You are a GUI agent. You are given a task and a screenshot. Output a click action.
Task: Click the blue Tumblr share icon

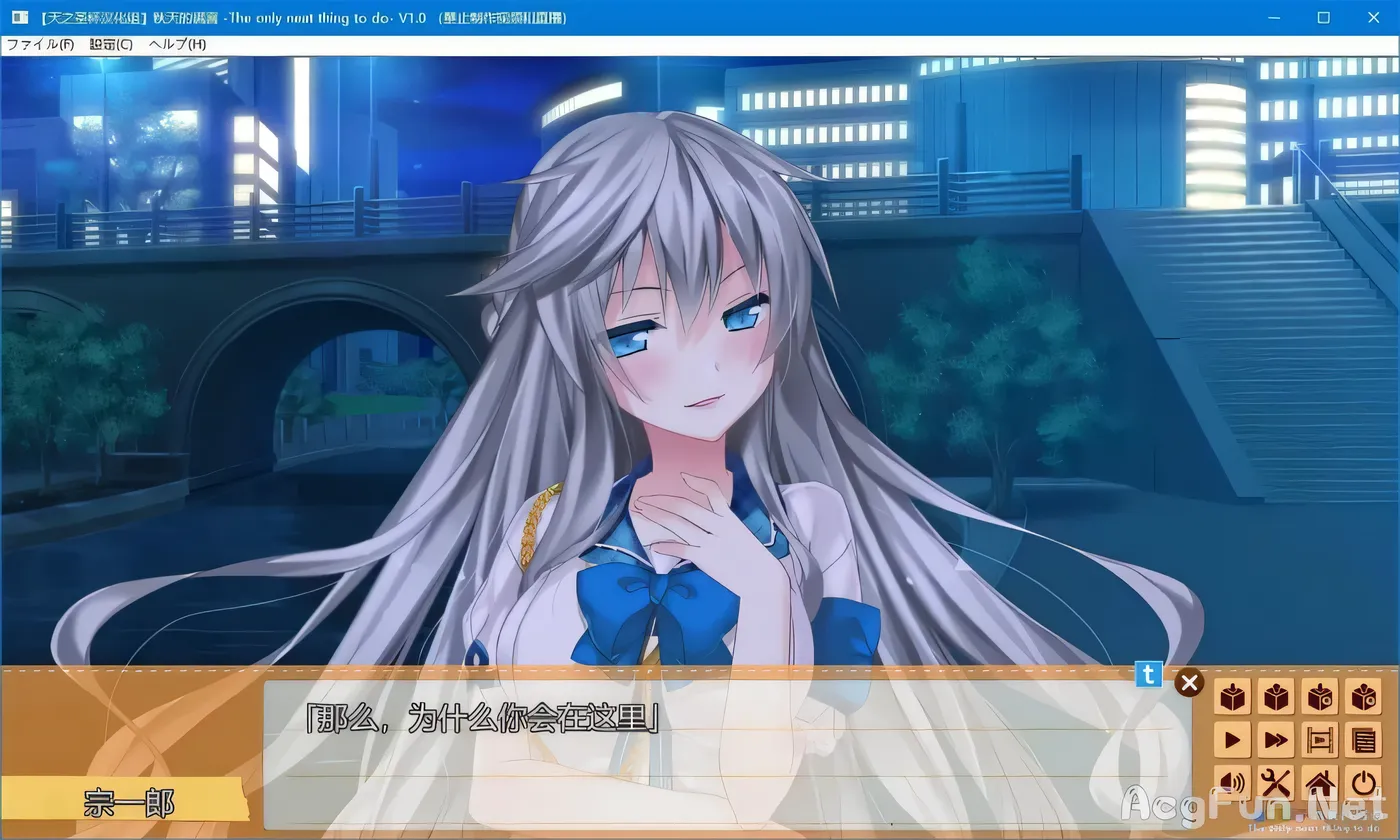pos(1147,675)
